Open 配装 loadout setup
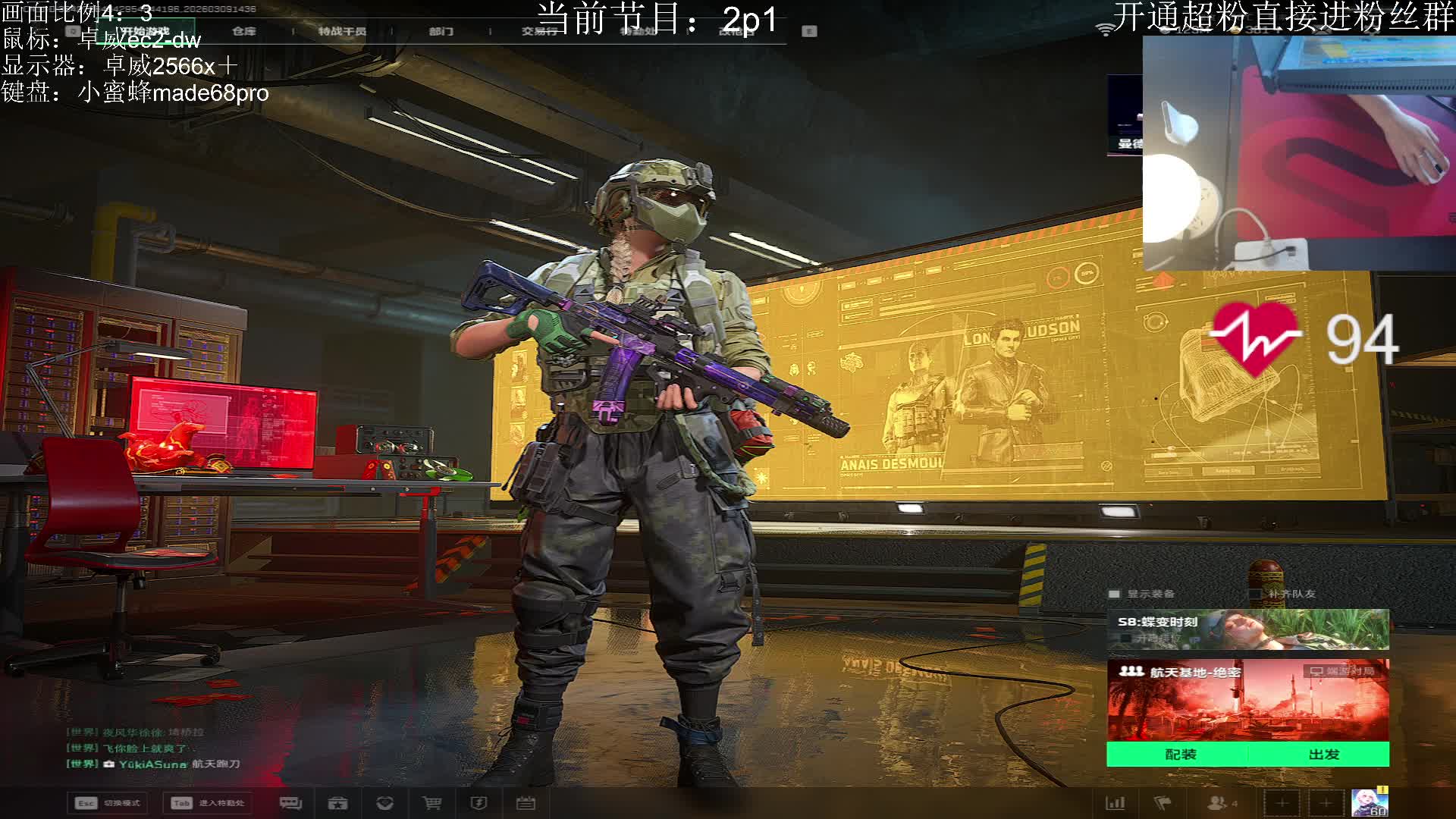This screenshot has width=1456, height=819. click(x=1180, y=755)
